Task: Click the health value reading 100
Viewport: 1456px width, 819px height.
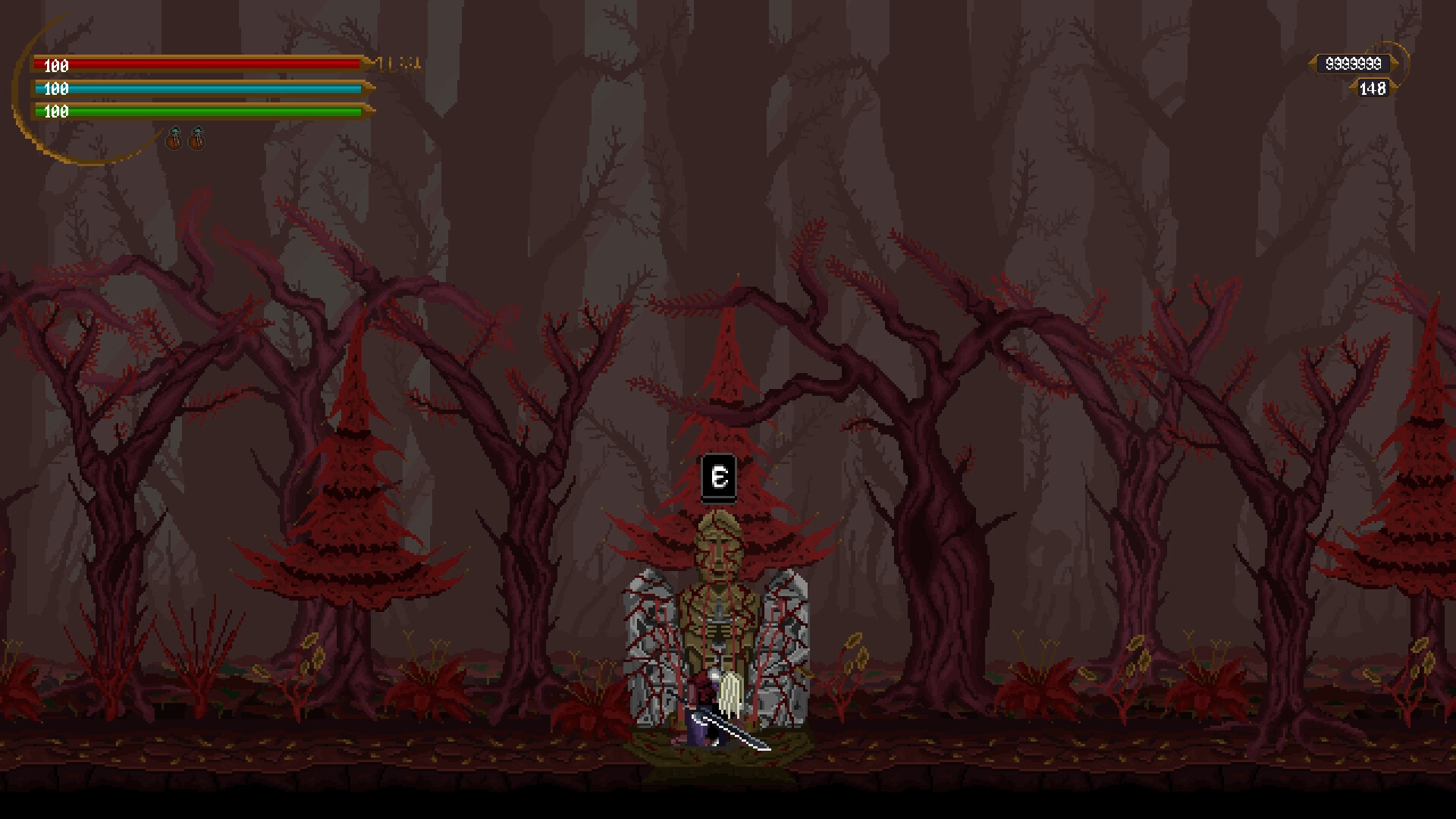Action: (x=55, y=66)
